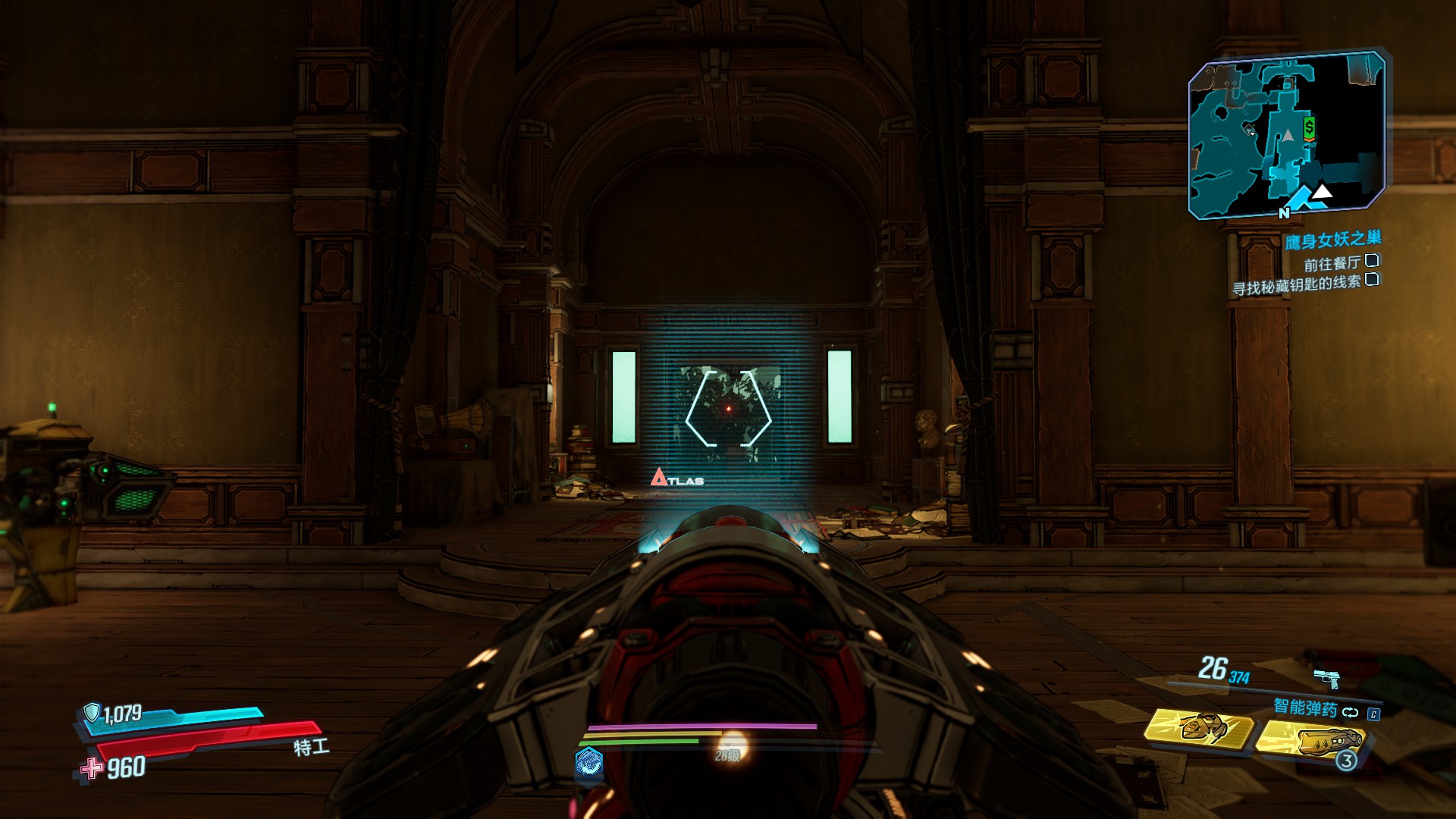
Task: Select the left yellow weapon card
Action: (x=1198, y=728)
